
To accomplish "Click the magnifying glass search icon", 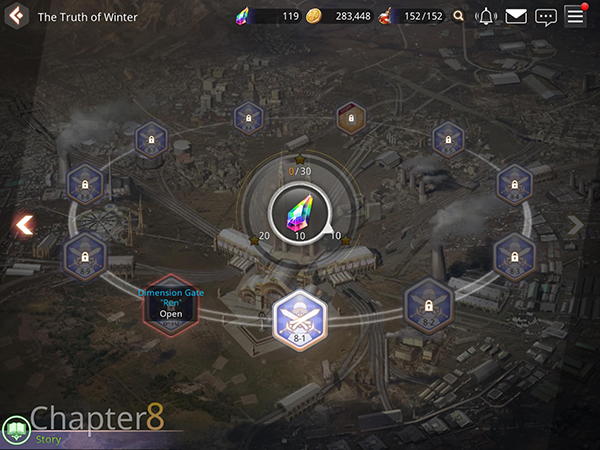I will pos(459,16).
